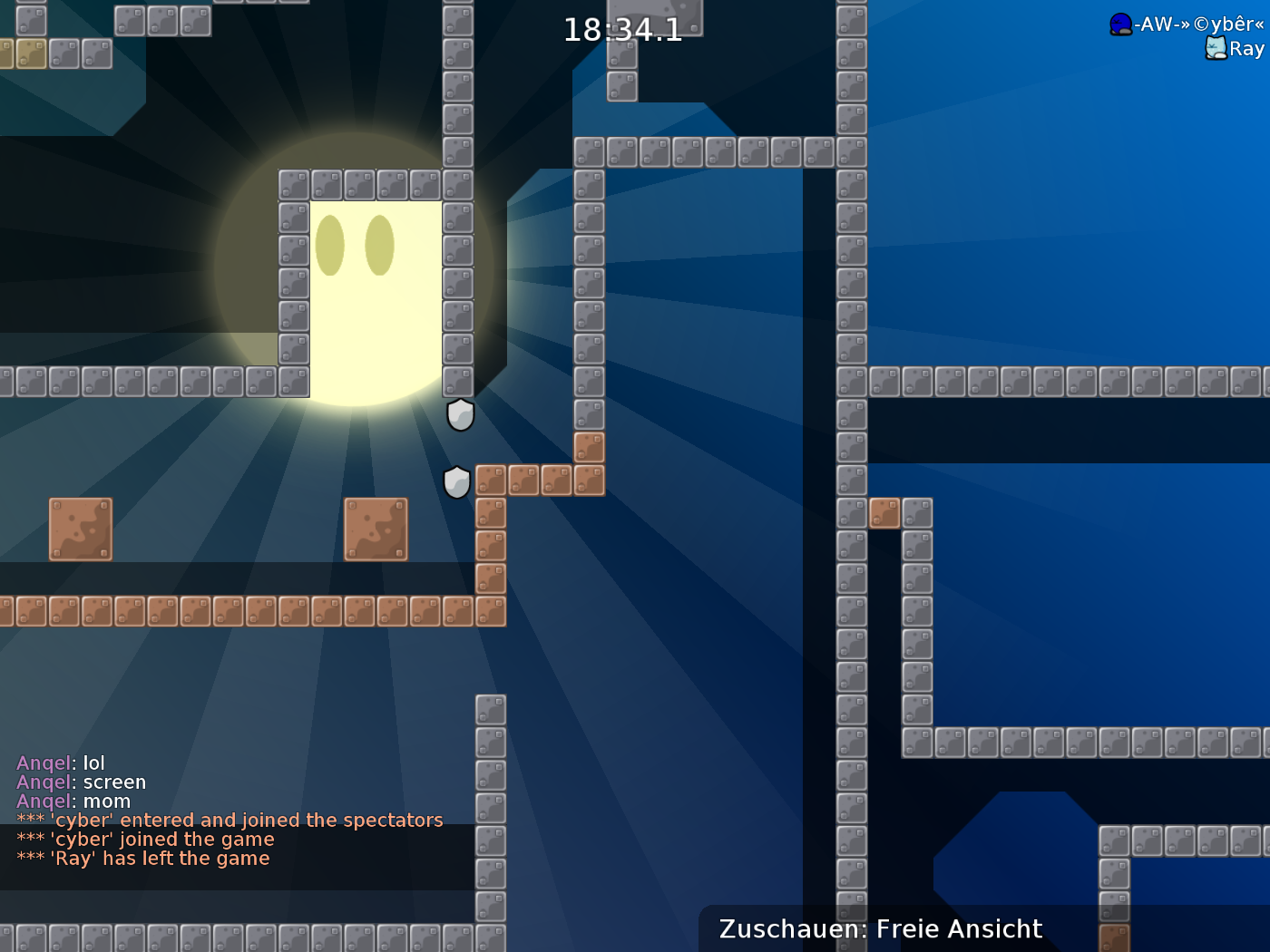
Task: Click the Zuschauen spectator mode bar
Action: tap(880, 928)
